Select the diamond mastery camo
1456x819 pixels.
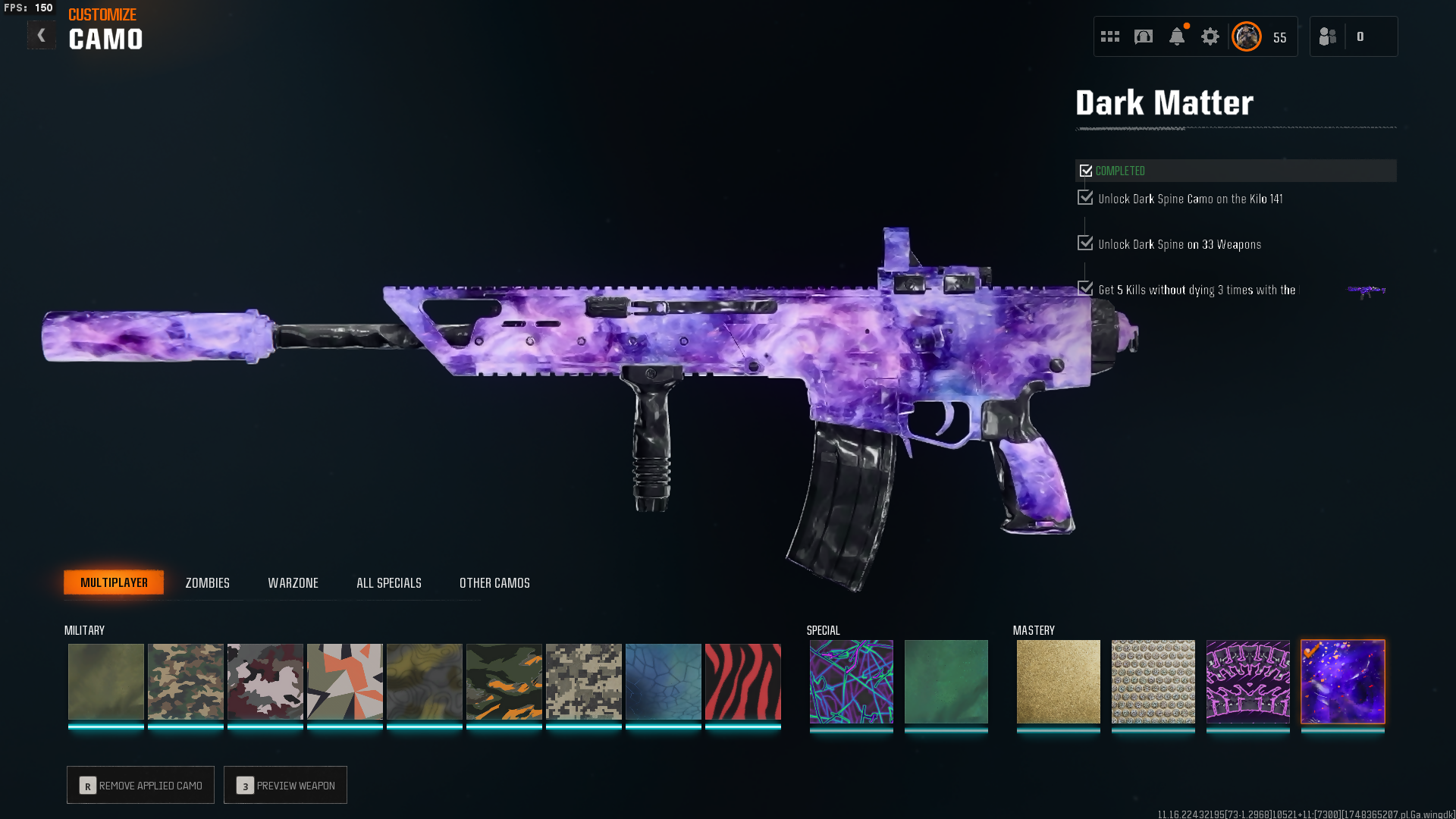click(1153, 681)
